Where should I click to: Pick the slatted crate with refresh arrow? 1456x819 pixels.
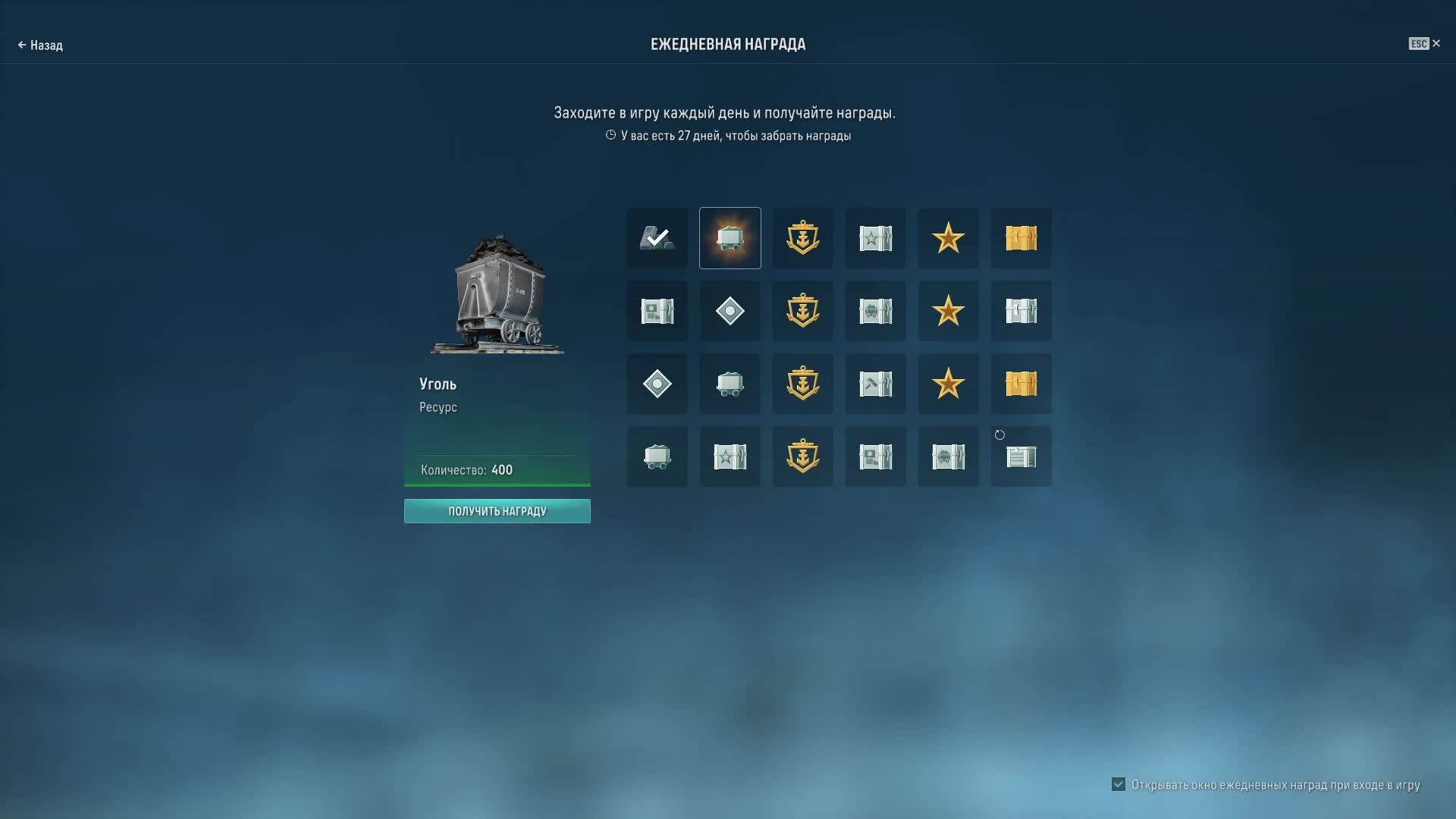click(x=1021, y=457)
